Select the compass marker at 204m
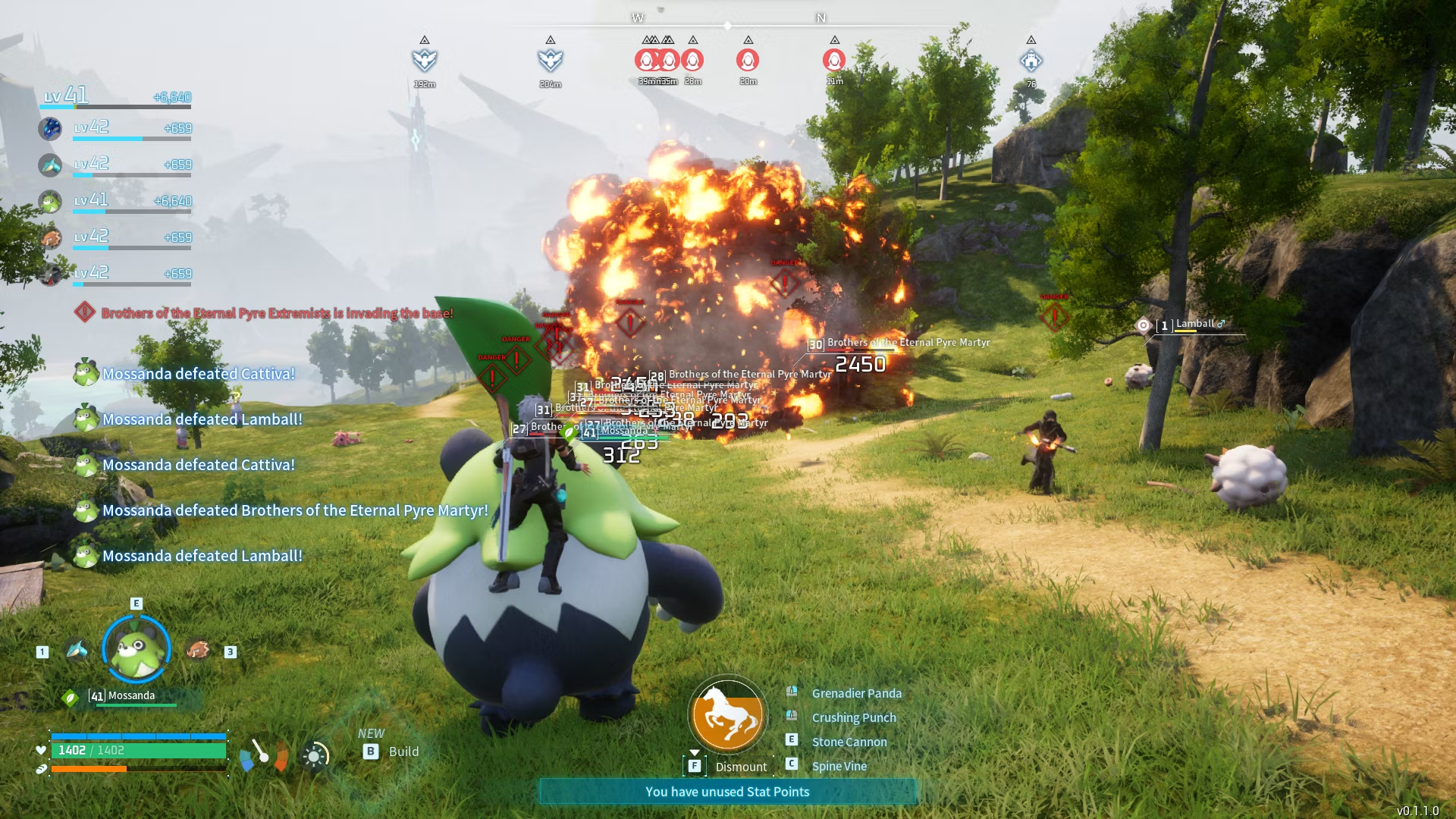 tap(551, 60)
